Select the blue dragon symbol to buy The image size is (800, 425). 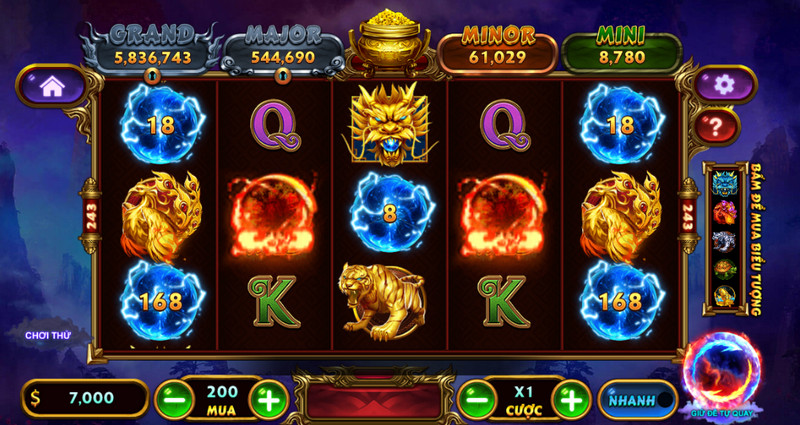725,184
